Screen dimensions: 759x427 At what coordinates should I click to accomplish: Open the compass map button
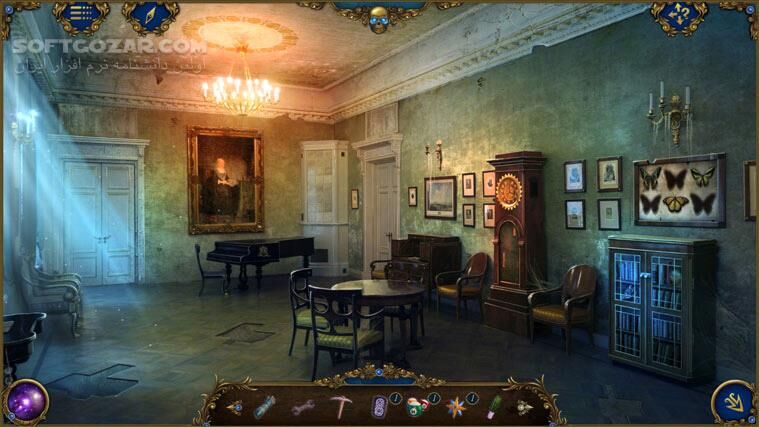pyautogui.click(x=150, y=14)
